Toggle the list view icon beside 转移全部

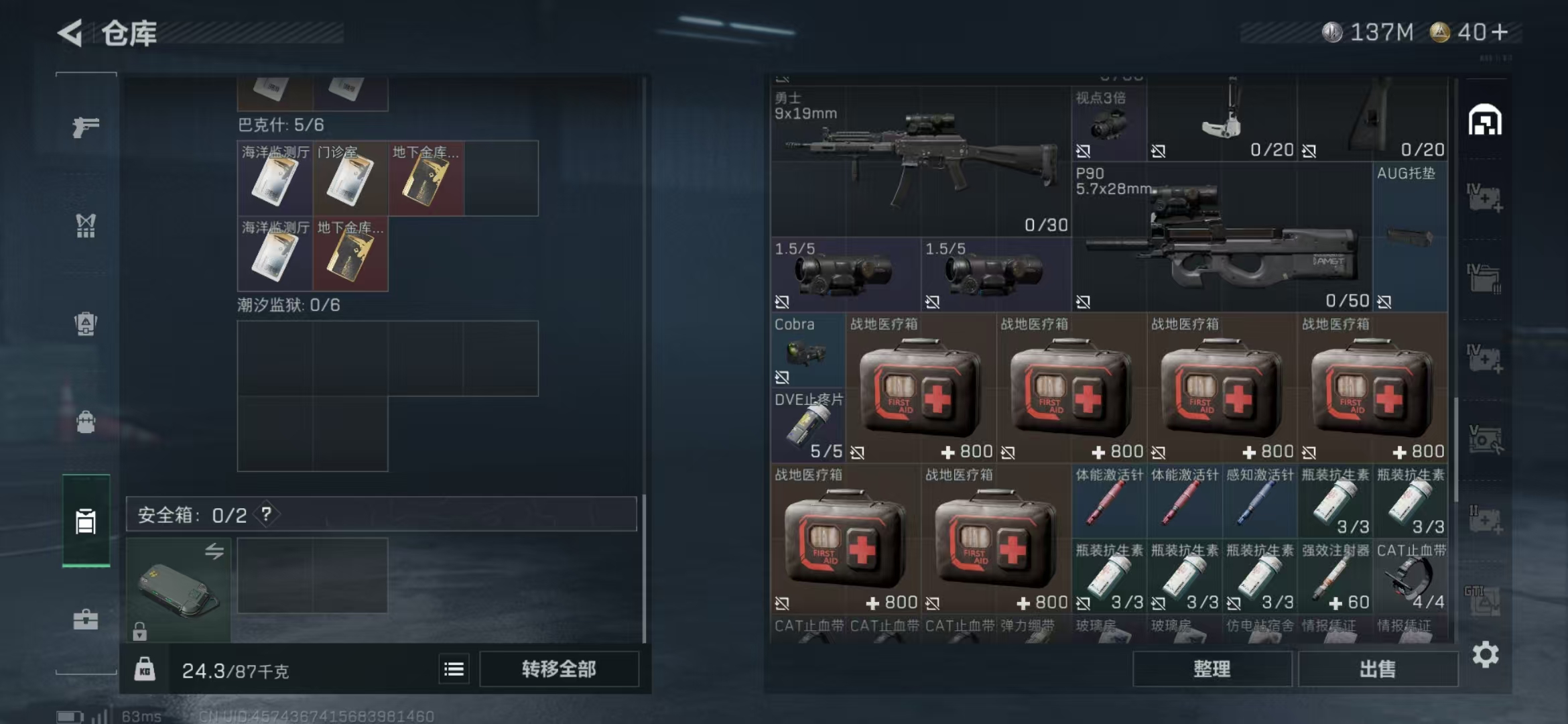[454, 669]
